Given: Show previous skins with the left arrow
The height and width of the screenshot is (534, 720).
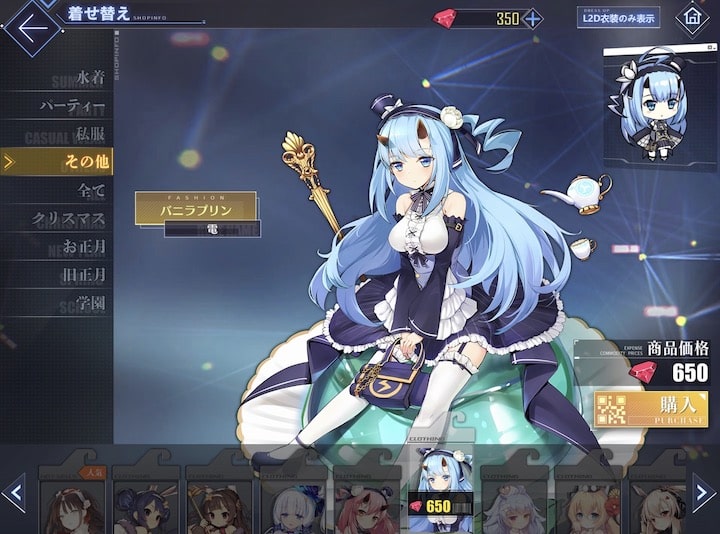Looking at the screenshot, I should click(15, 492).
